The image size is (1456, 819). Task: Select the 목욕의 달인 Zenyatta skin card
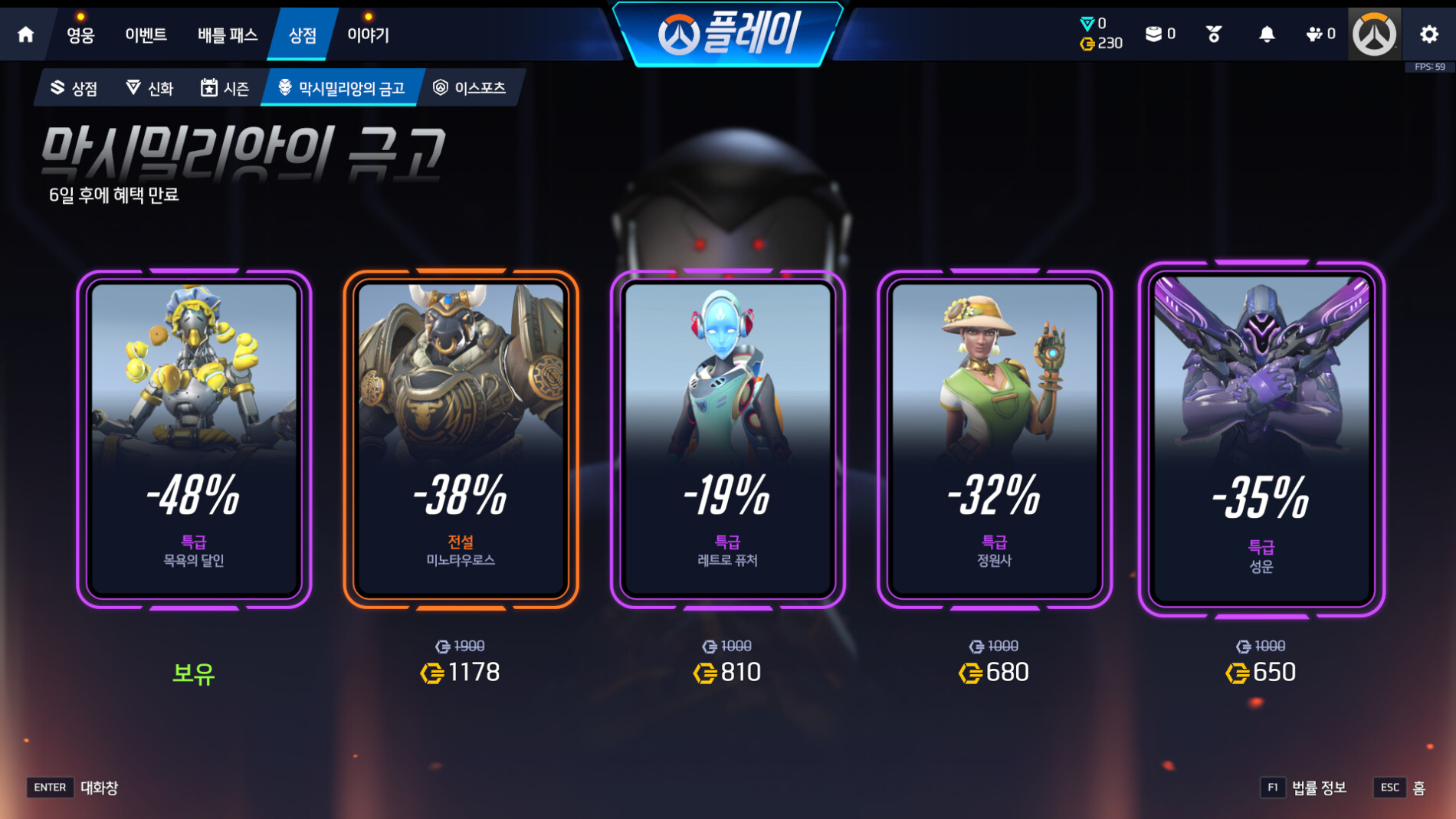coord(194,439)
